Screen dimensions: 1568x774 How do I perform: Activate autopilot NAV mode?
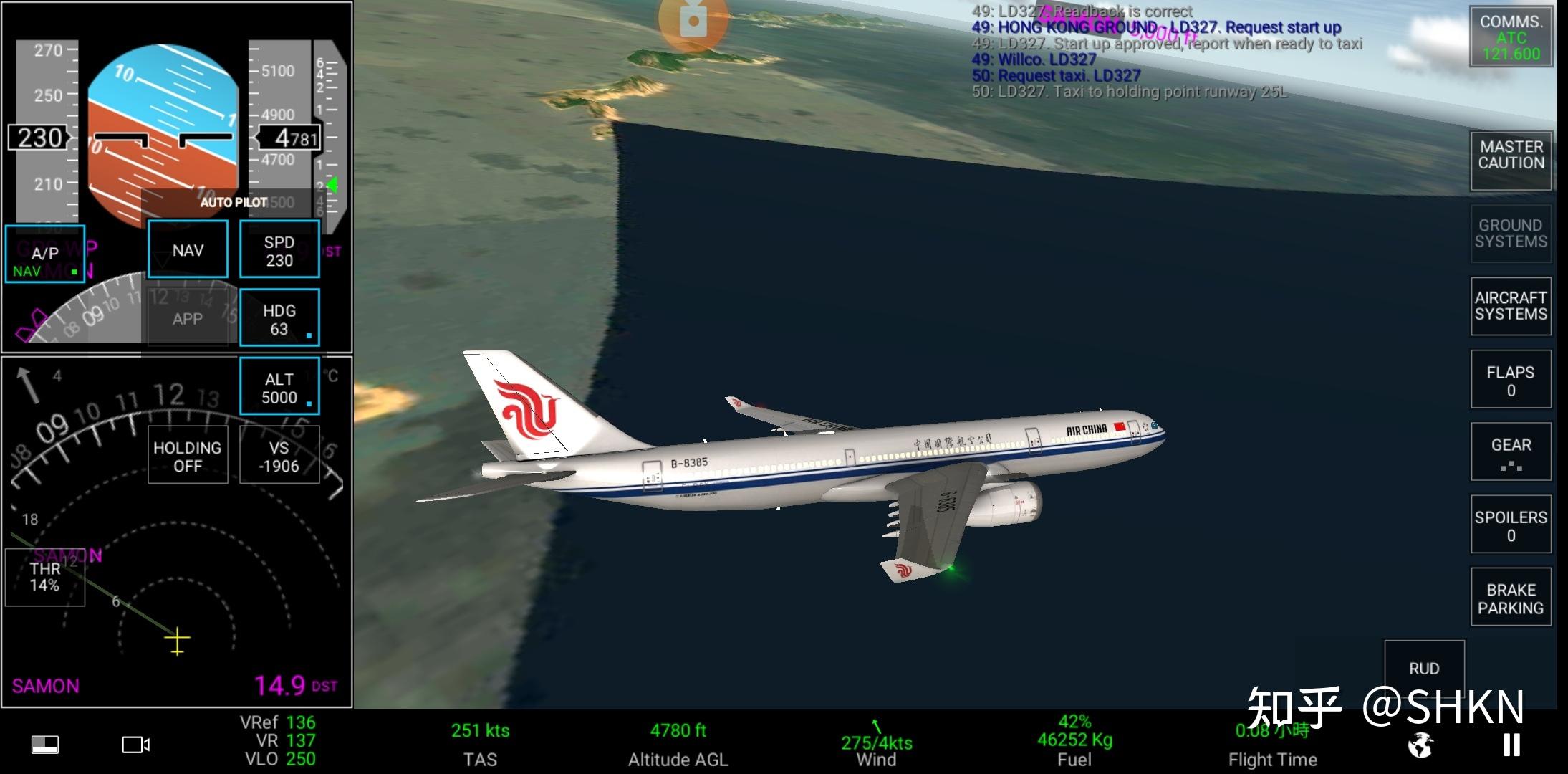(188, 249)
